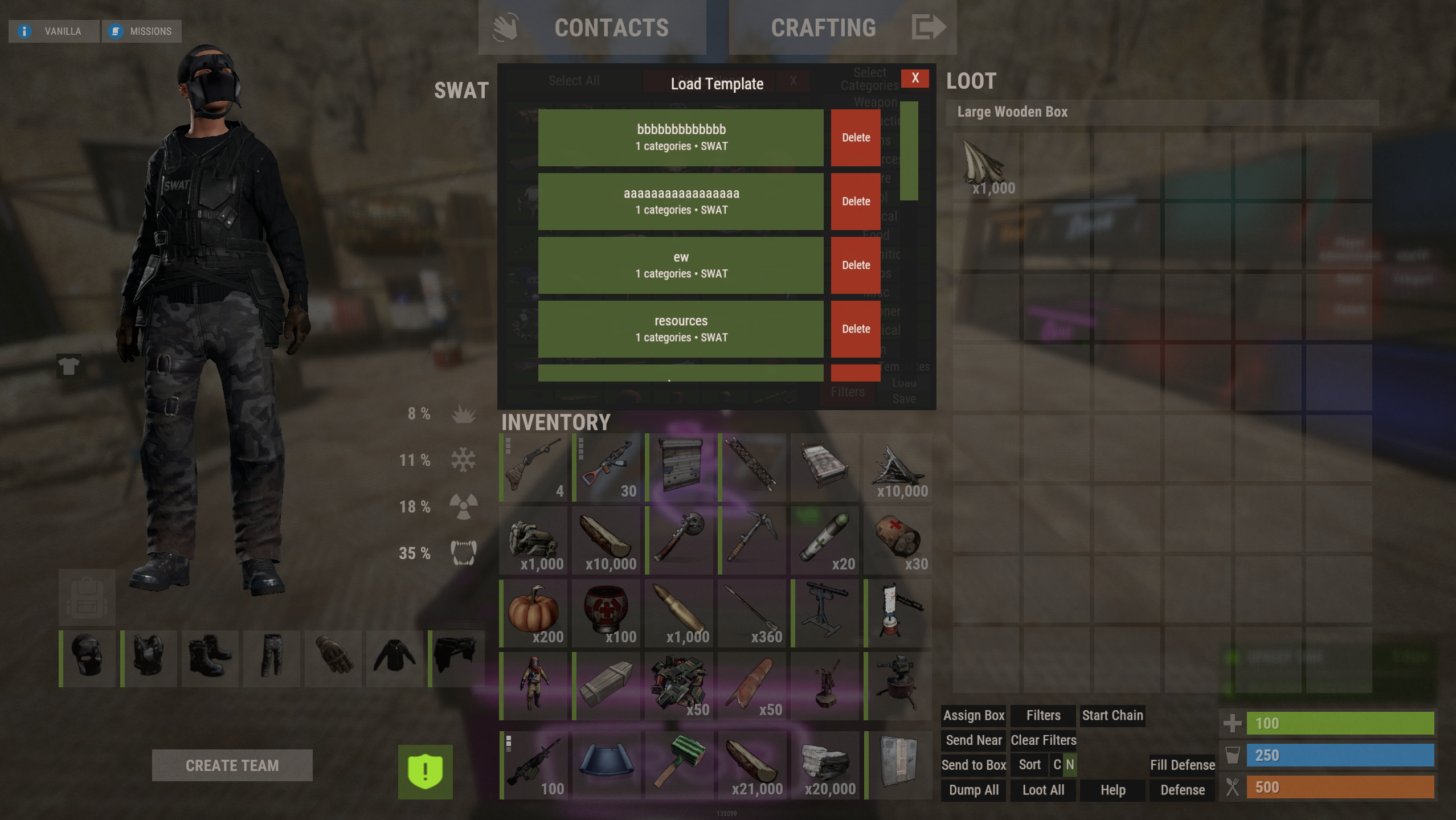Screen dimensions: 1456x820
Task: Click the green shield warning icon
Action: [426, 770]
